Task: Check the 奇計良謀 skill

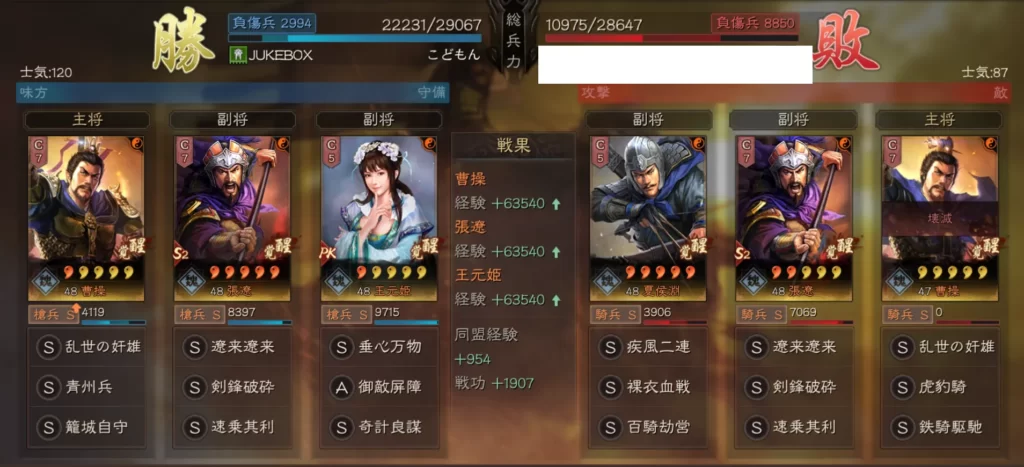Action: pos(378,427)
